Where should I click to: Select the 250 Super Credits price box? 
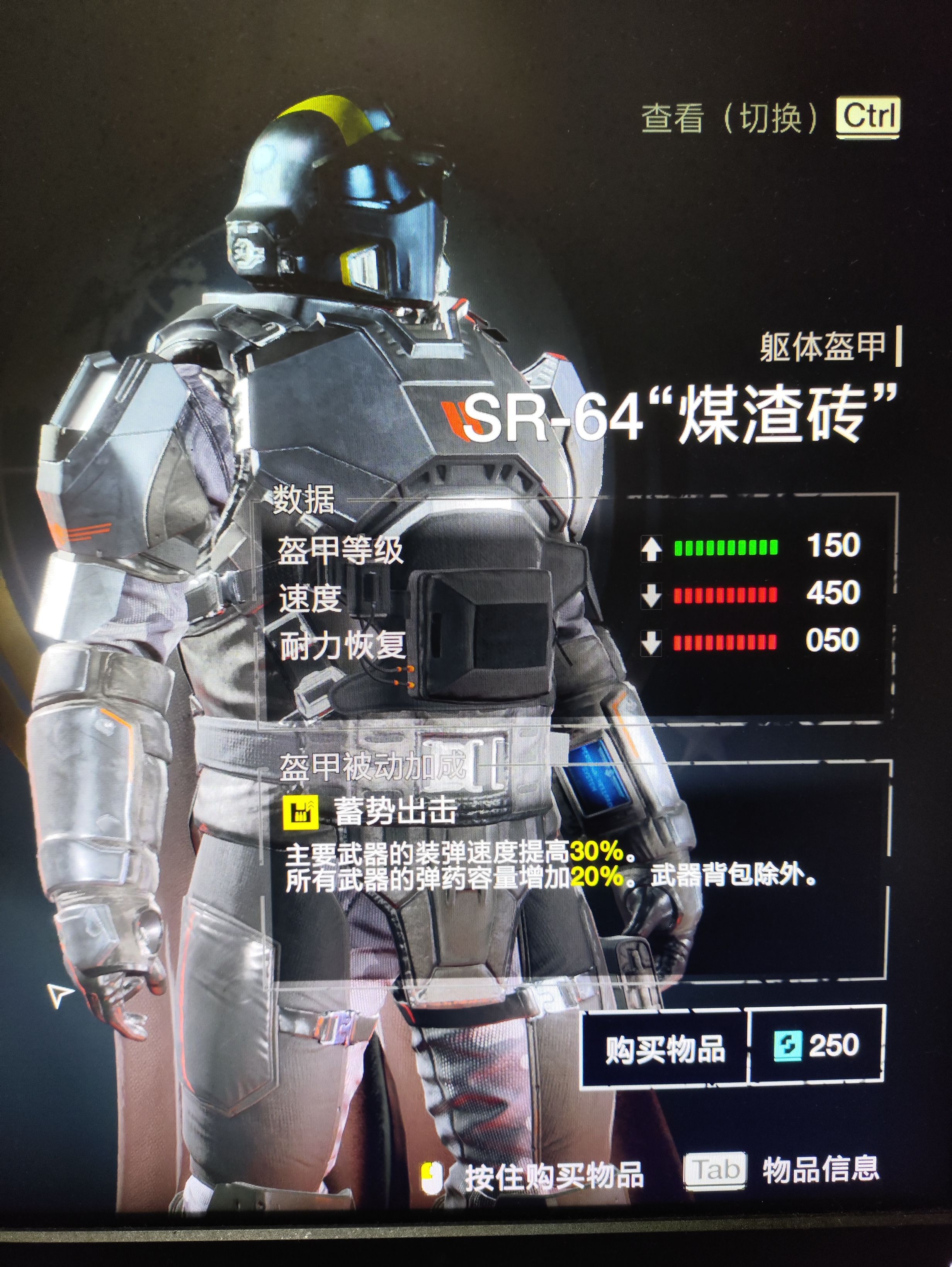pyautogui.click(x=816, y=1046)
